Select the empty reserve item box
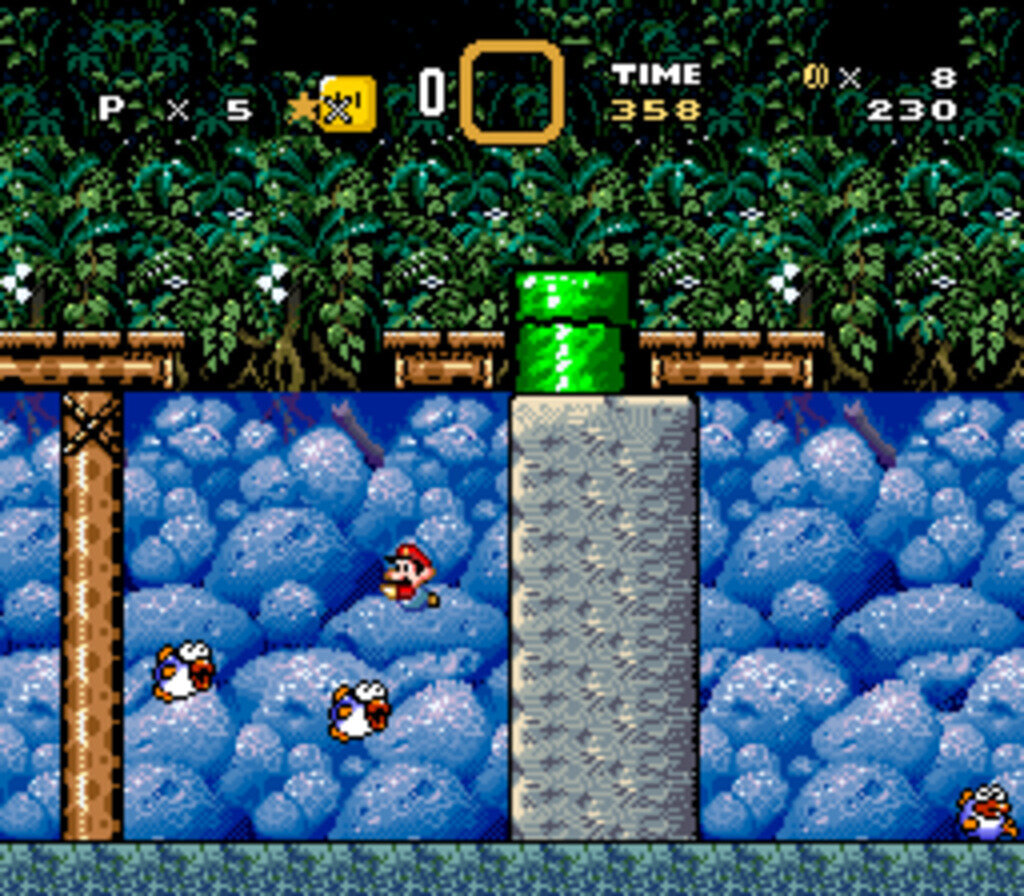 (x=511, y=92)
